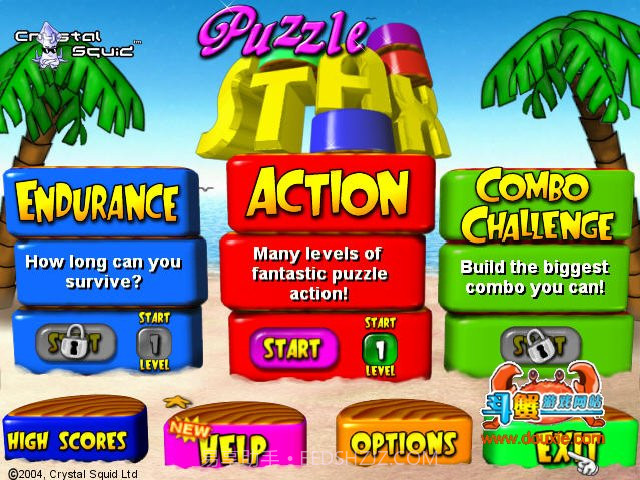Image resolution: width=640 pixels, height=480 pixels.
Task: Change the Action start level number
Action: [x=380, y=349]
